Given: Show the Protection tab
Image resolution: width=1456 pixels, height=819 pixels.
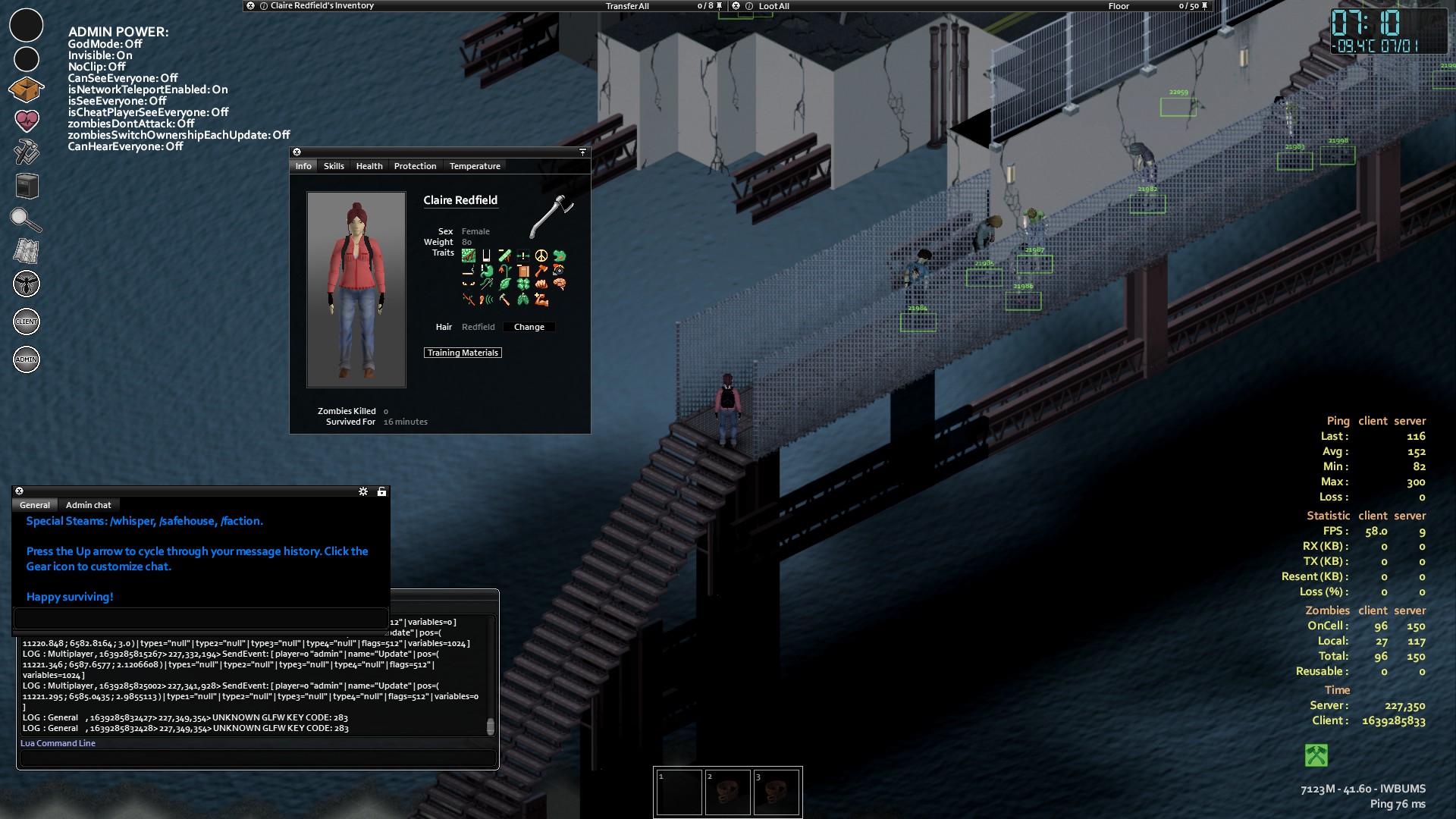Looking at the screenshot, I should 415,166.
